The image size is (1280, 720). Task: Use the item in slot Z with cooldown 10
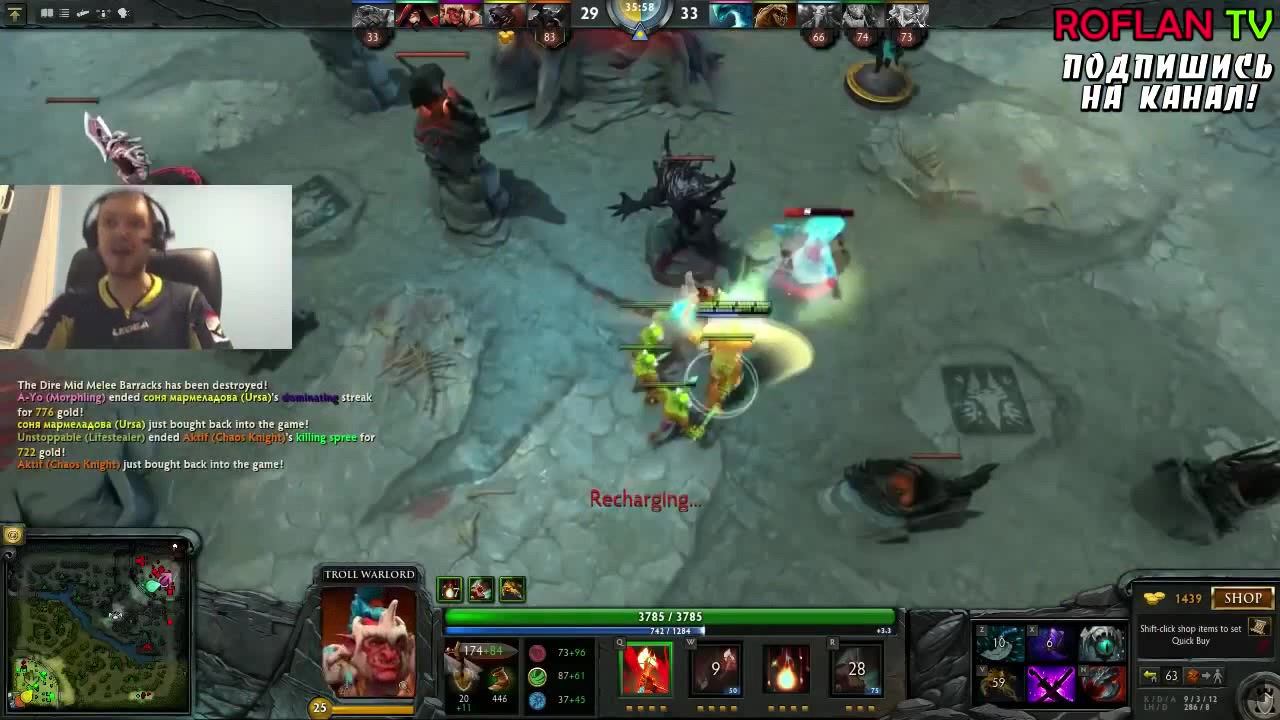coord(999,643)
